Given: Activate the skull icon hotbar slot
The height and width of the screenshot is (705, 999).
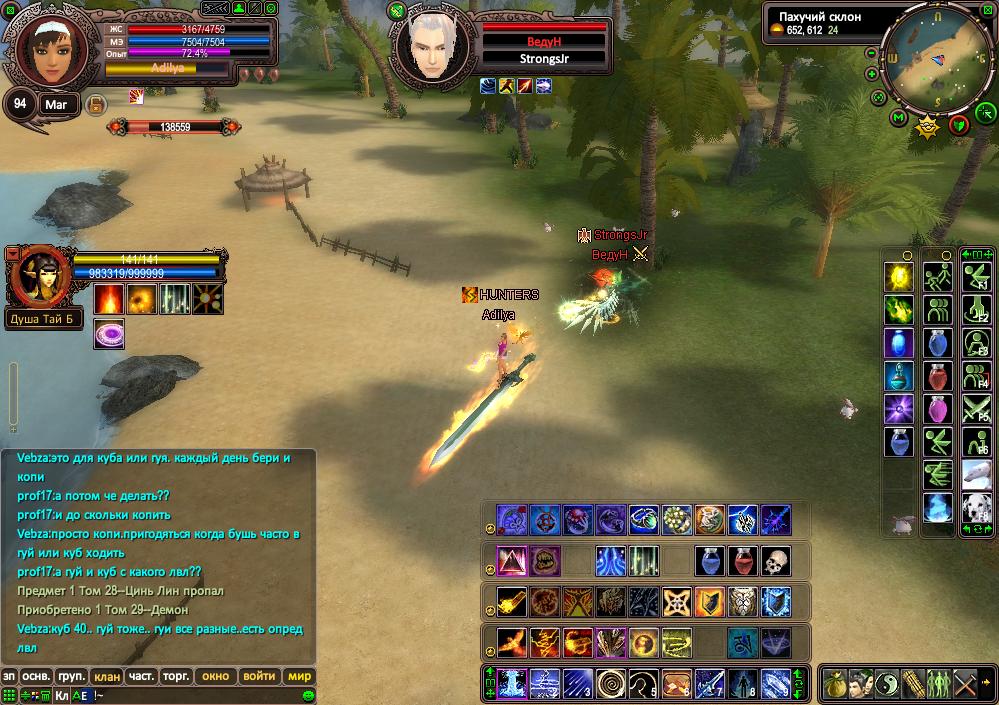Looking at the screenshot, I should click(775, 561).
